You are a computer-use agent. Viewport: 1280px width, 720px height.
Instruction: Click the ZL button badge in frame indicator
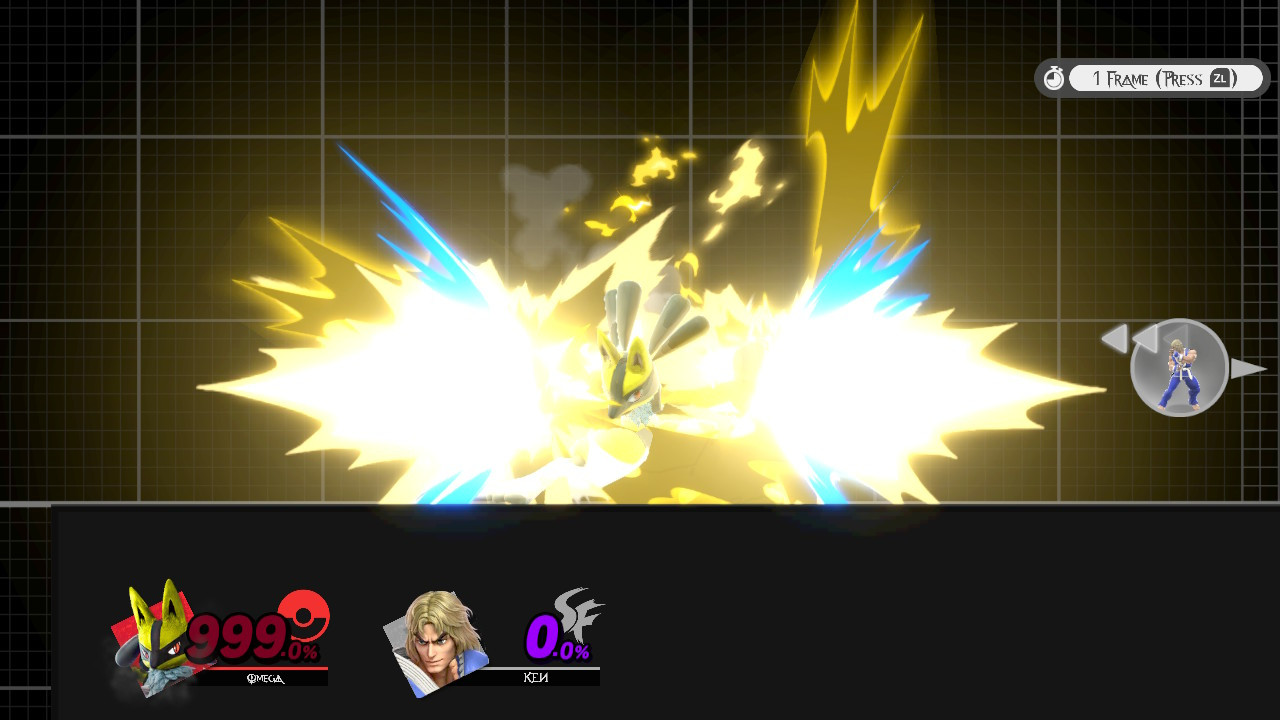[1221, 78]
